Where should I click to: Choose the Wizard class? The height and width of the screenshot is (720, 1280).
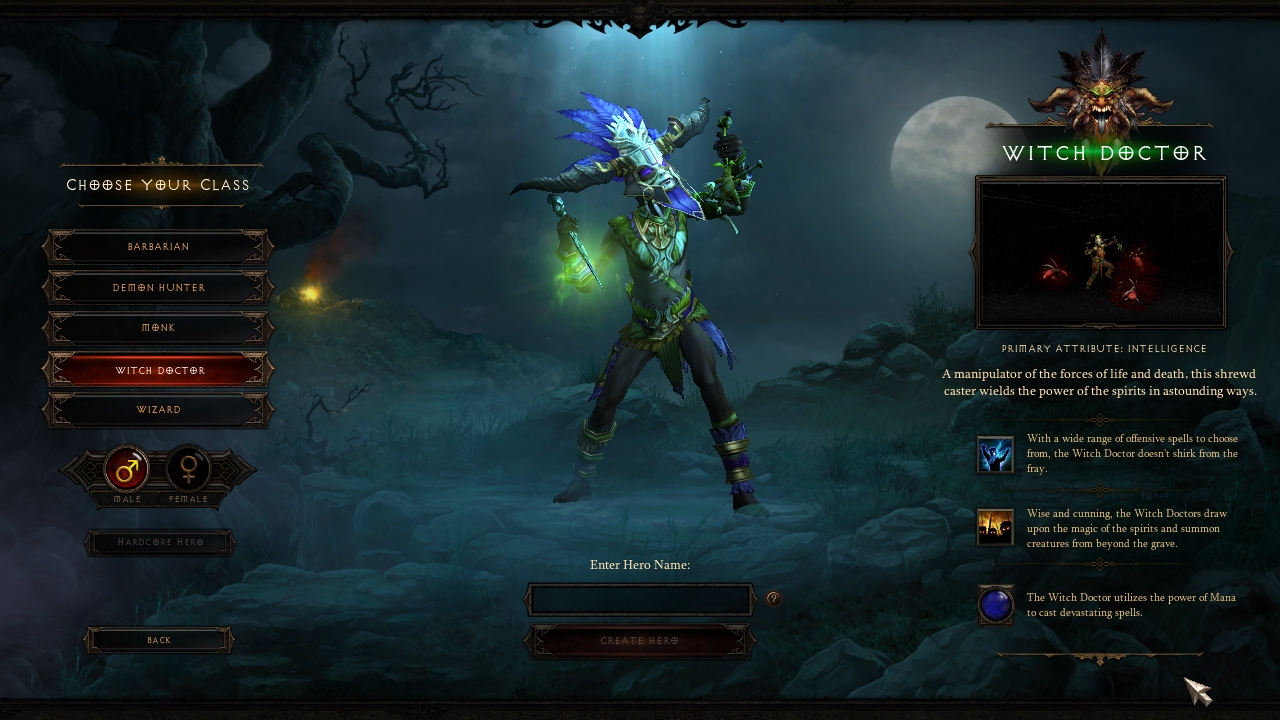tap(158, 410)
